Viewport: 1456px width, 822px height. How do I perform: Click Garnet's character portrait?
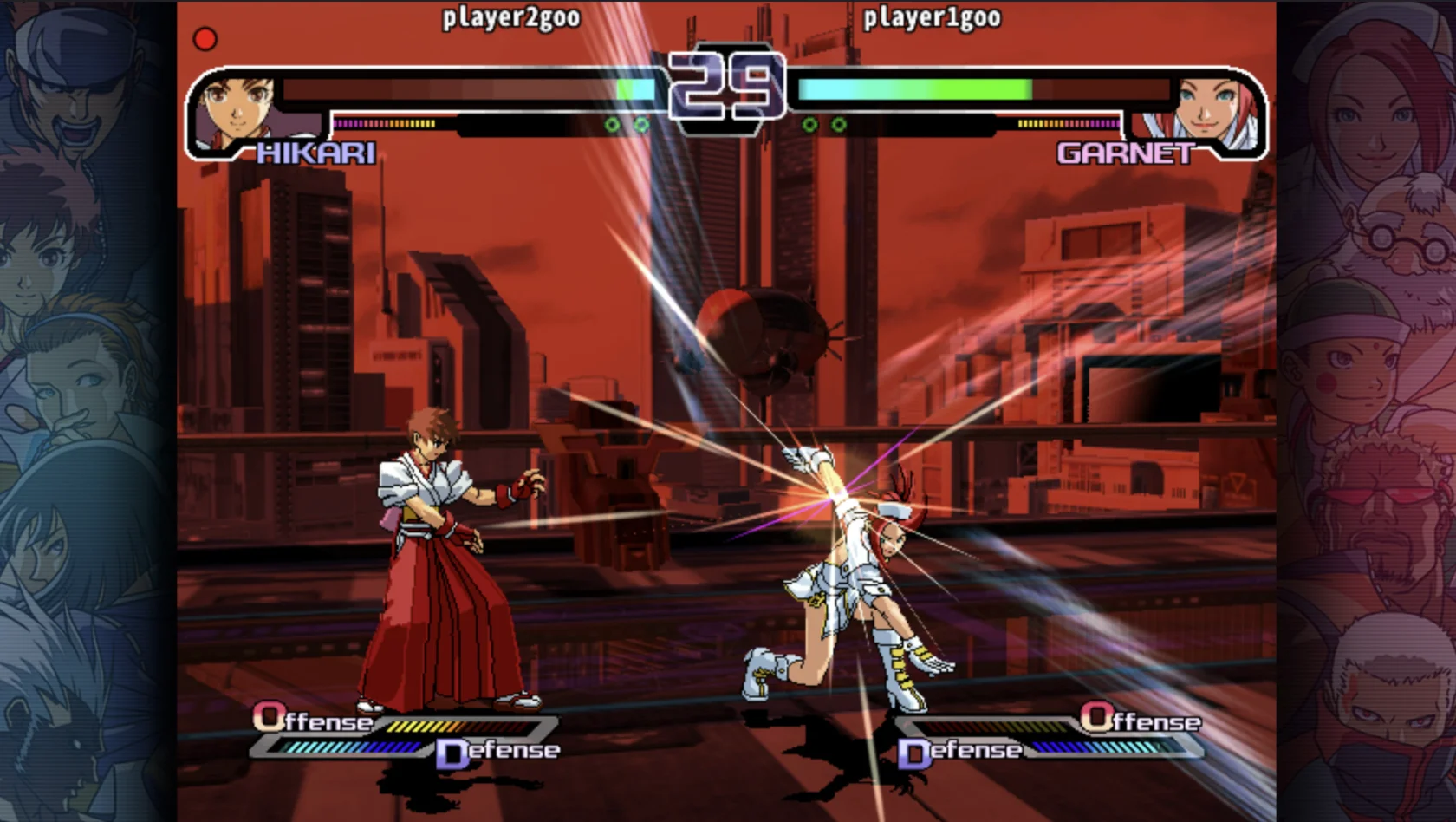click(x=1213, y=110)
